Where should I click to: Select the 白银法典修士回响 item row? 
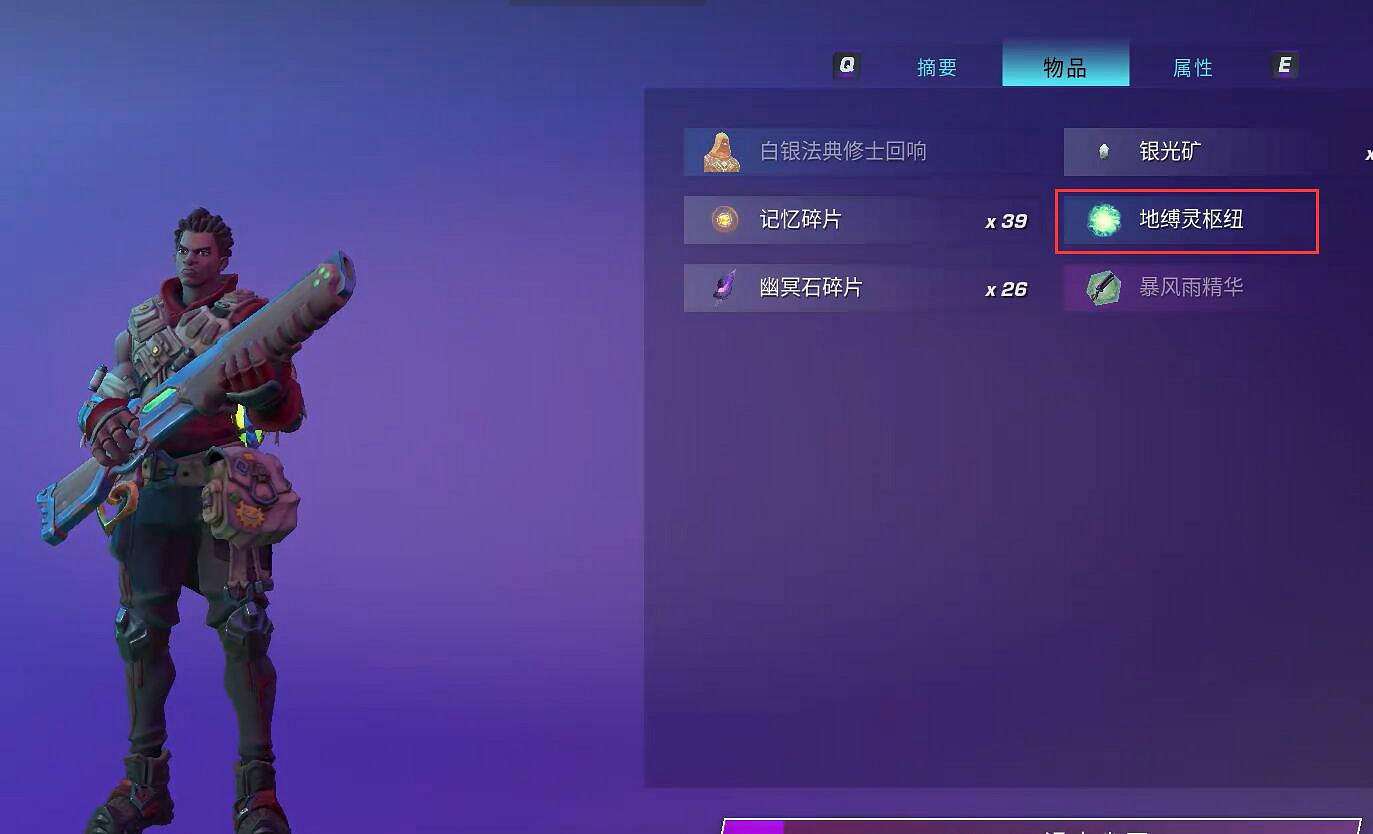point(860,152)
